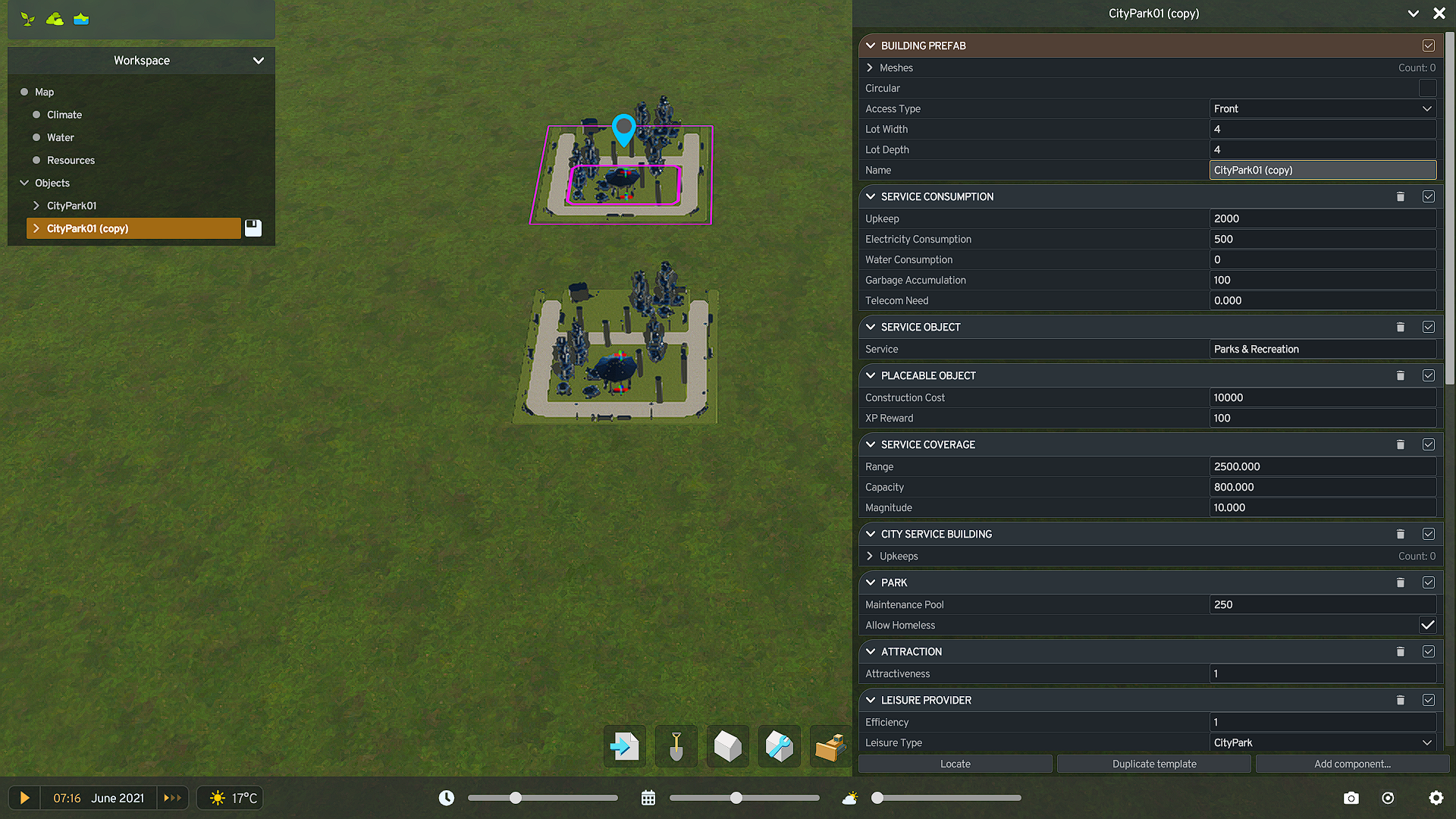The width and height of the screenshot is (1456, 819).
Task: Click the import asset document icon
Action: coord(624,746)
